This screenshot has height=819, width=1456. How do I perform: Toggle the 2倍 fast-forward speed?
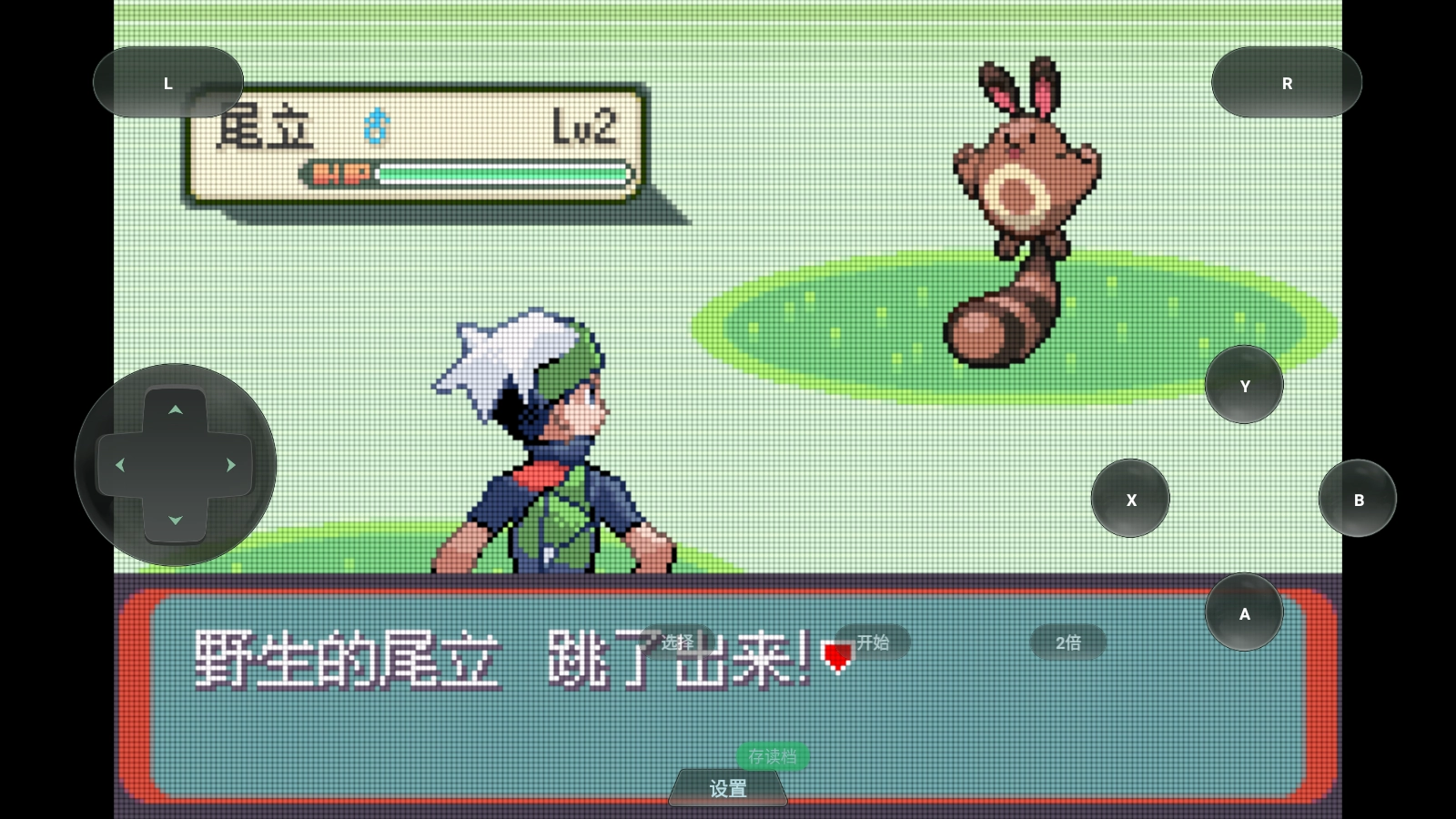point(1067,642)
